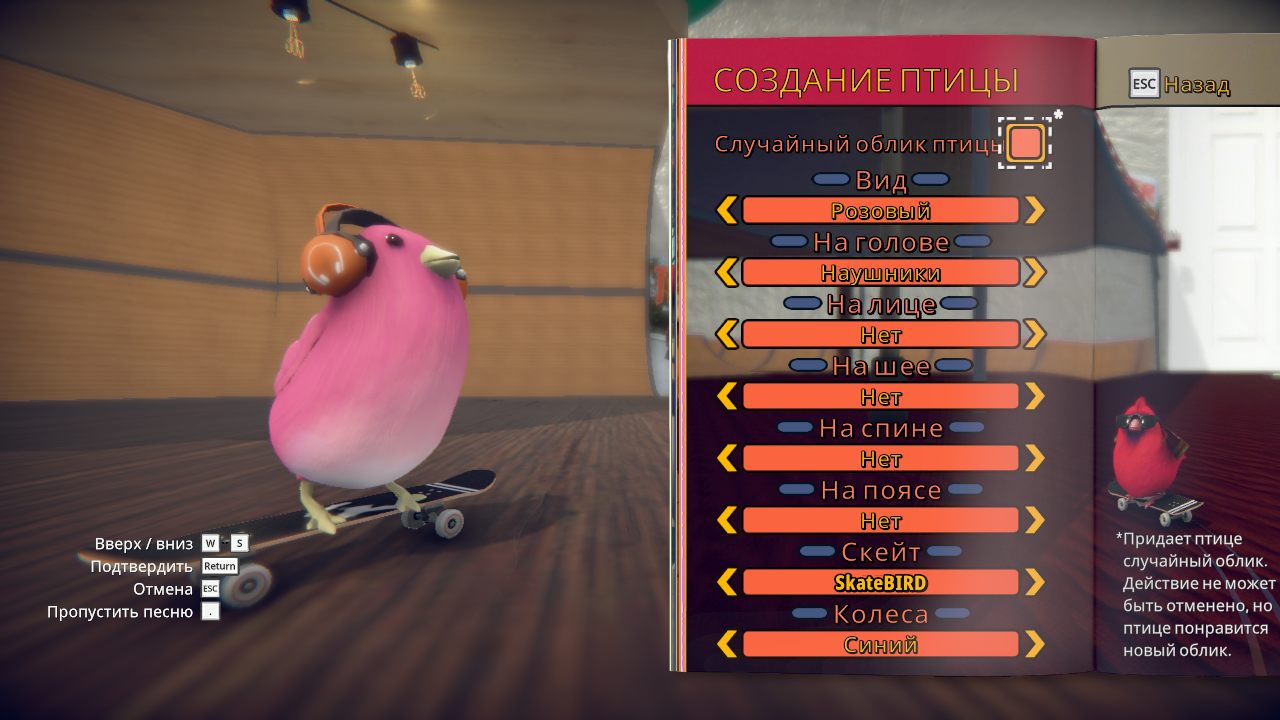Image resolution: width=1280 pixels, height=720 pixels.
Task: Click the left arrow for На спине option
Action: tap(728, 458)
